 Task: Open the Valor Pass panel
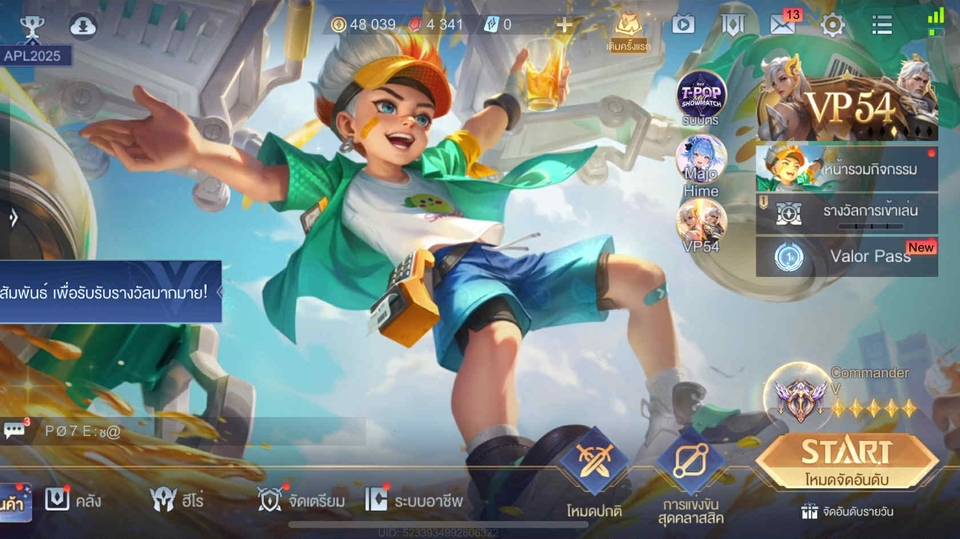(x=847, y=256)
